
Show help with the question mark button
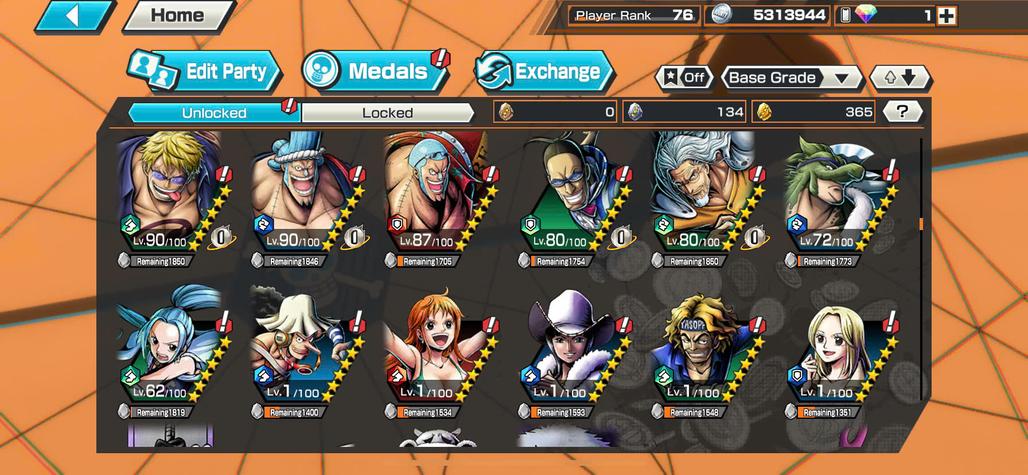(x=903, y=112)
